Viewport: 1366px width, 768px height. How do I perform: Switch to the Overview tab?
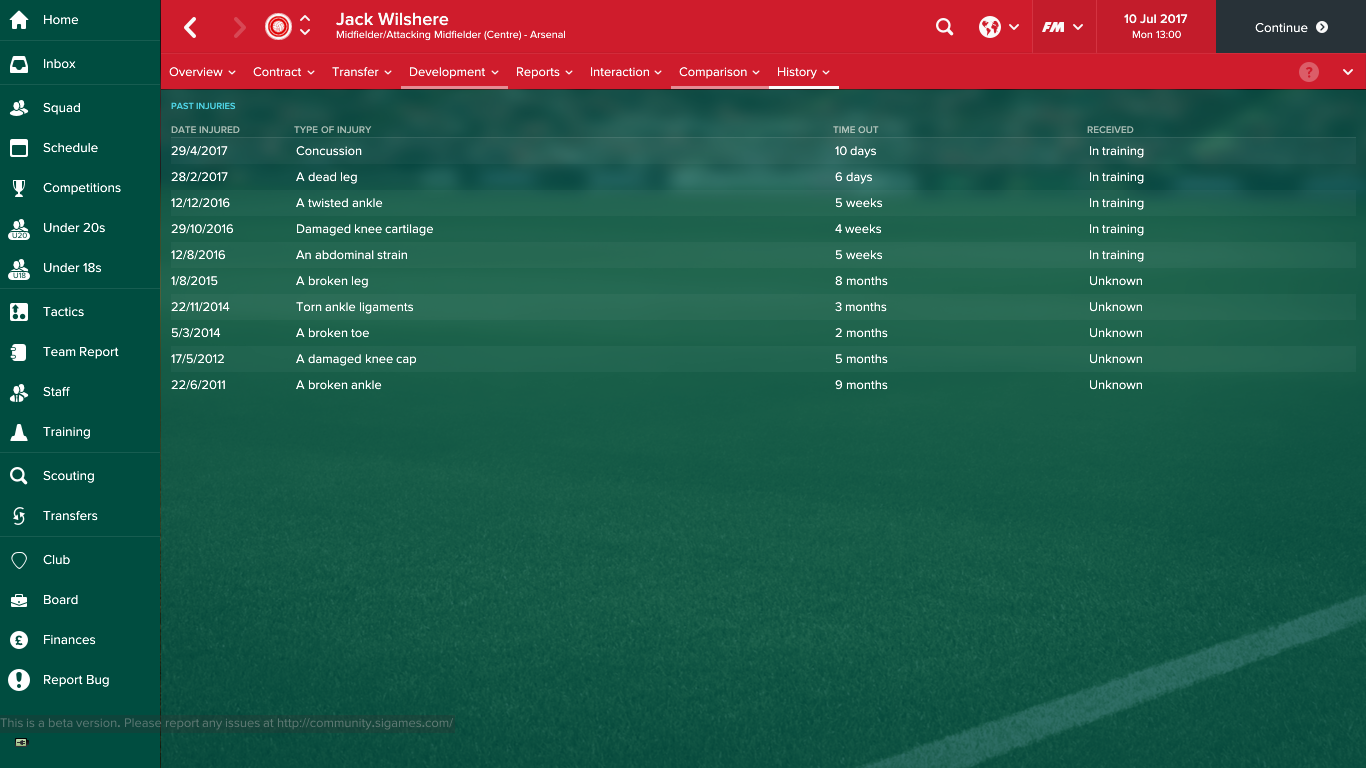click(x=196, y=72)
